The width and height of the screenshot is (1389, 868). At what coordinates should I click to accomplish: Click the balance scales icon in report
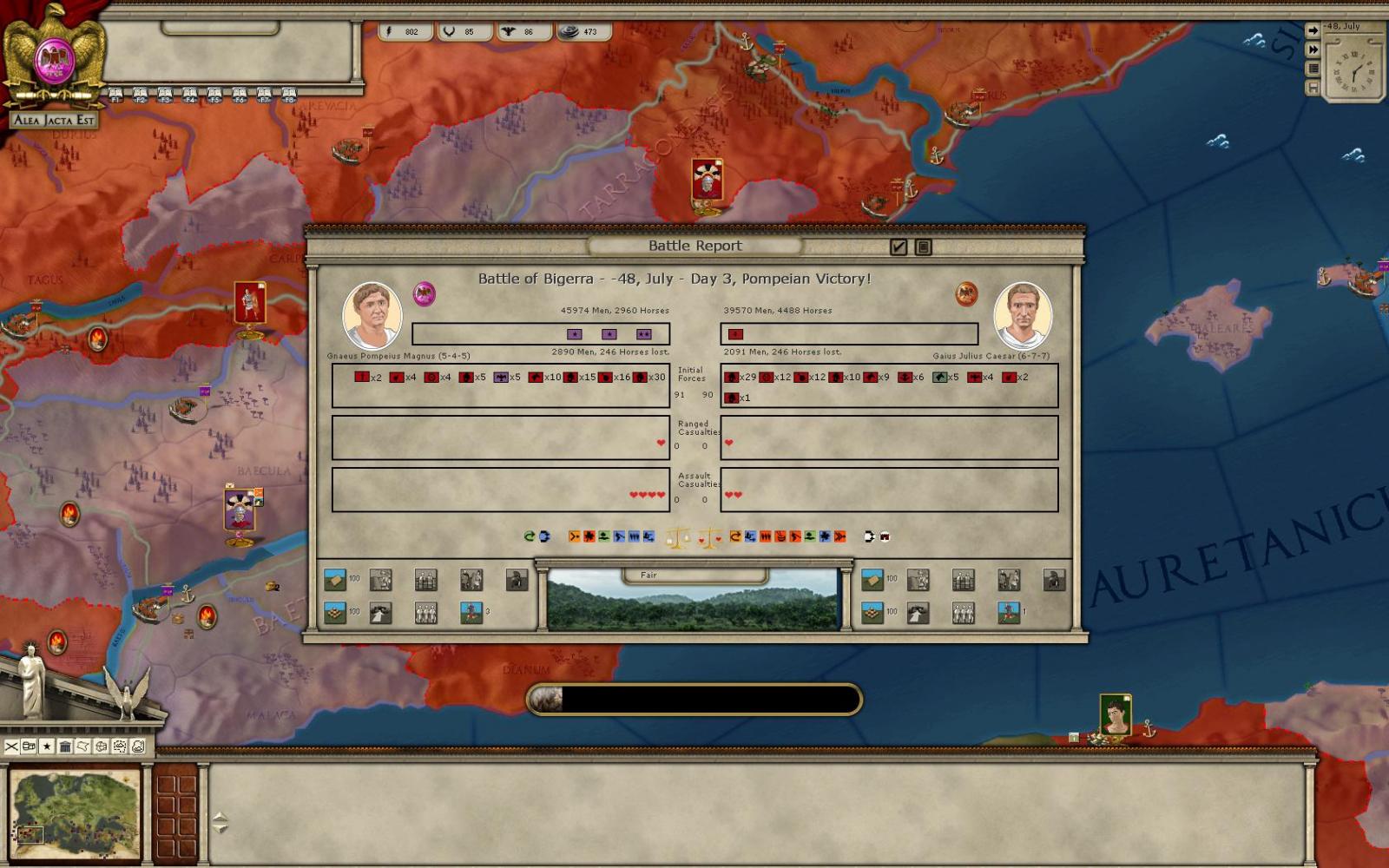(x=676, y=538)
